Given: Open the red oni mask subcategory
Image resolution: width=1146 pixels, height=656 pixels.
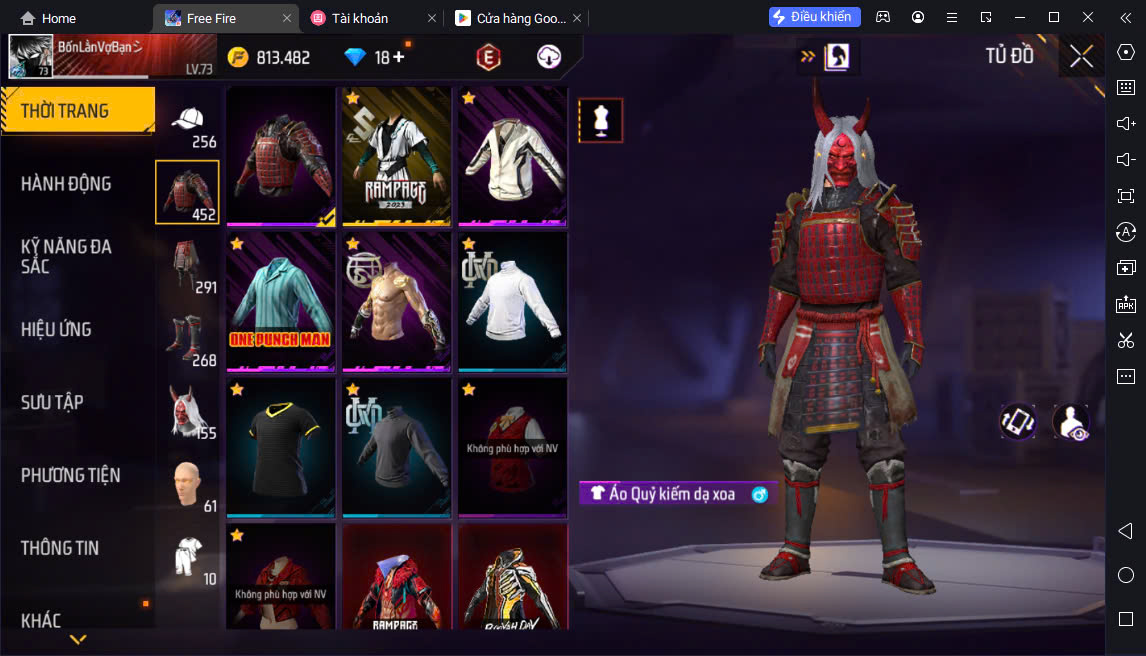Looking at the screenshot, I should pos(187,410).
